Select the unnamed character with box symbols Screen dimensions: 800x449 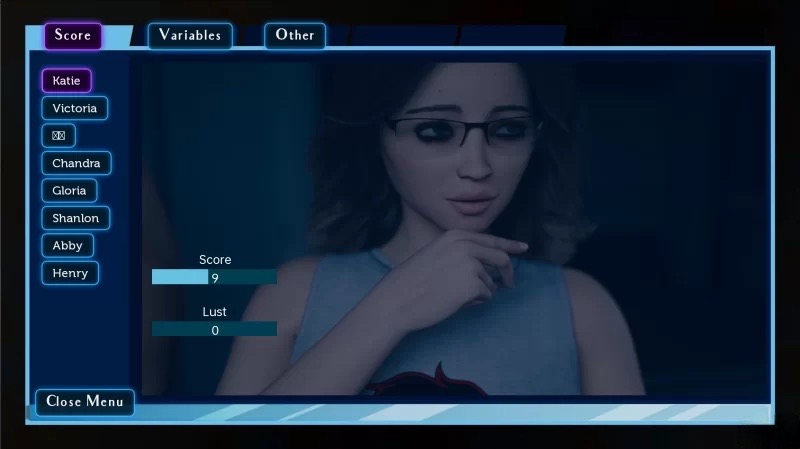coord(58,135)
